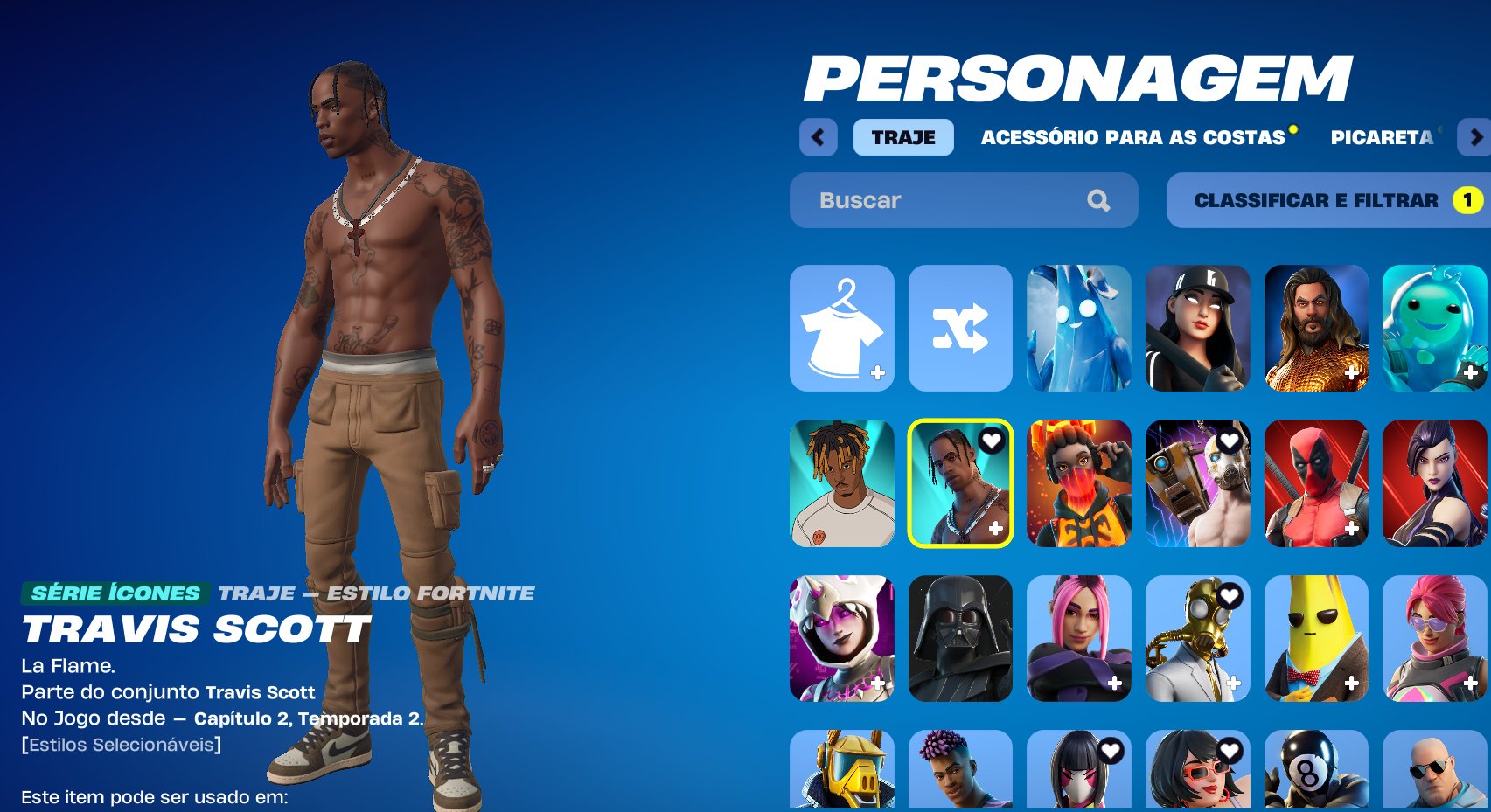Toggle the heart on the black-haired skin below
This screenshot has height=812, width=1491.
(x=1111, y=749)
